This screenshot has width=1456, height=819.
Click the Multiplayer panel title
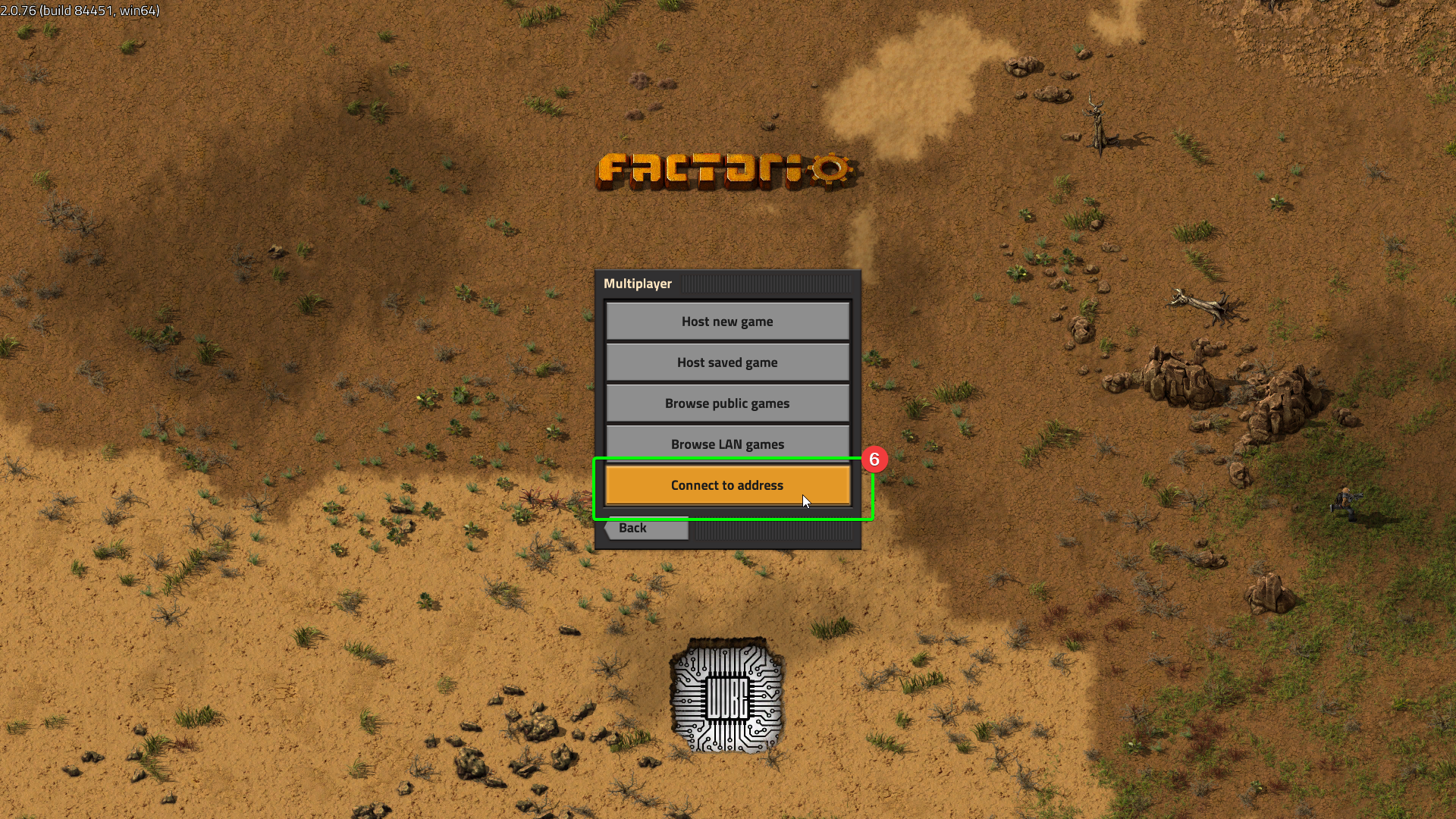tap(638, 283)
